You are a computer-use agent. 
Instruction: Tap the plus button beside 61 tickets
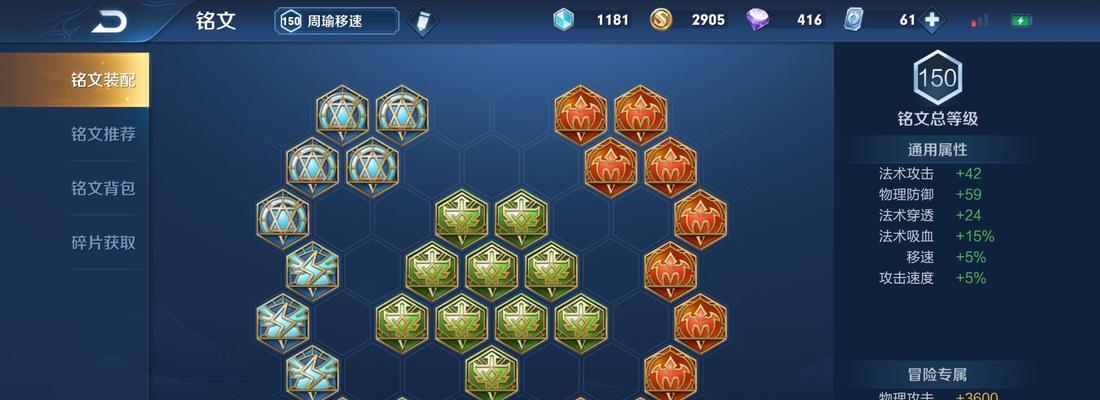point(932,20)
